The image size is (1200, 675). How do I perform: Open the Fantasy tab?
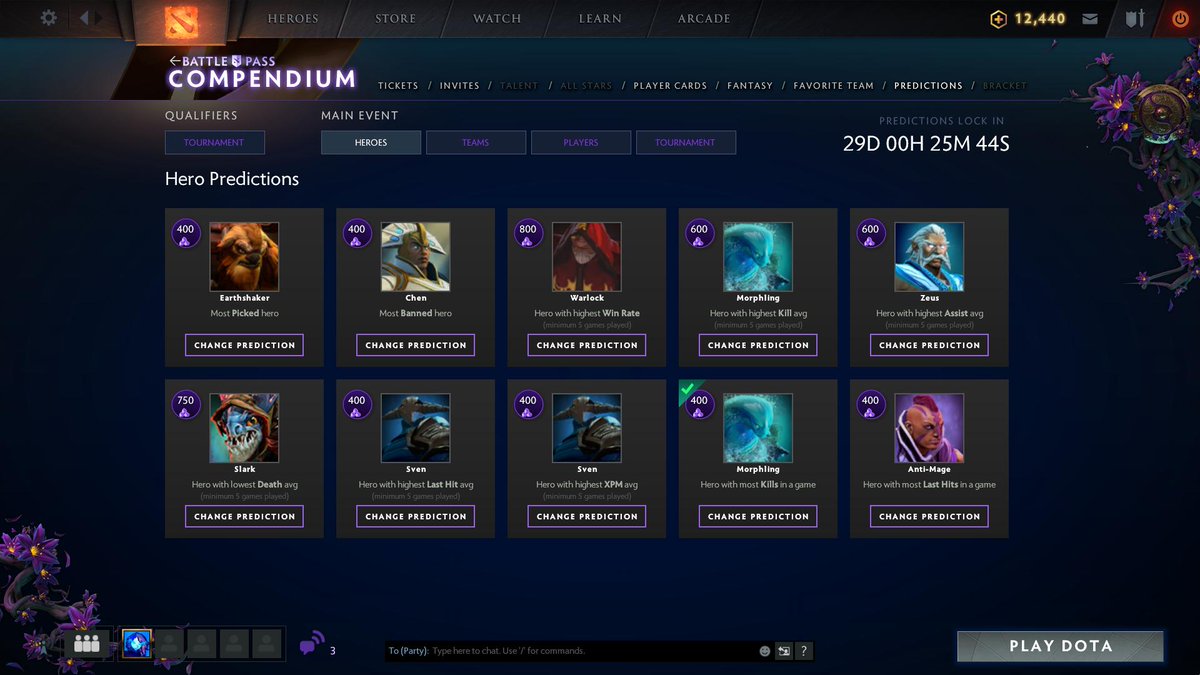pyautogui.click(x=750, y=86)
